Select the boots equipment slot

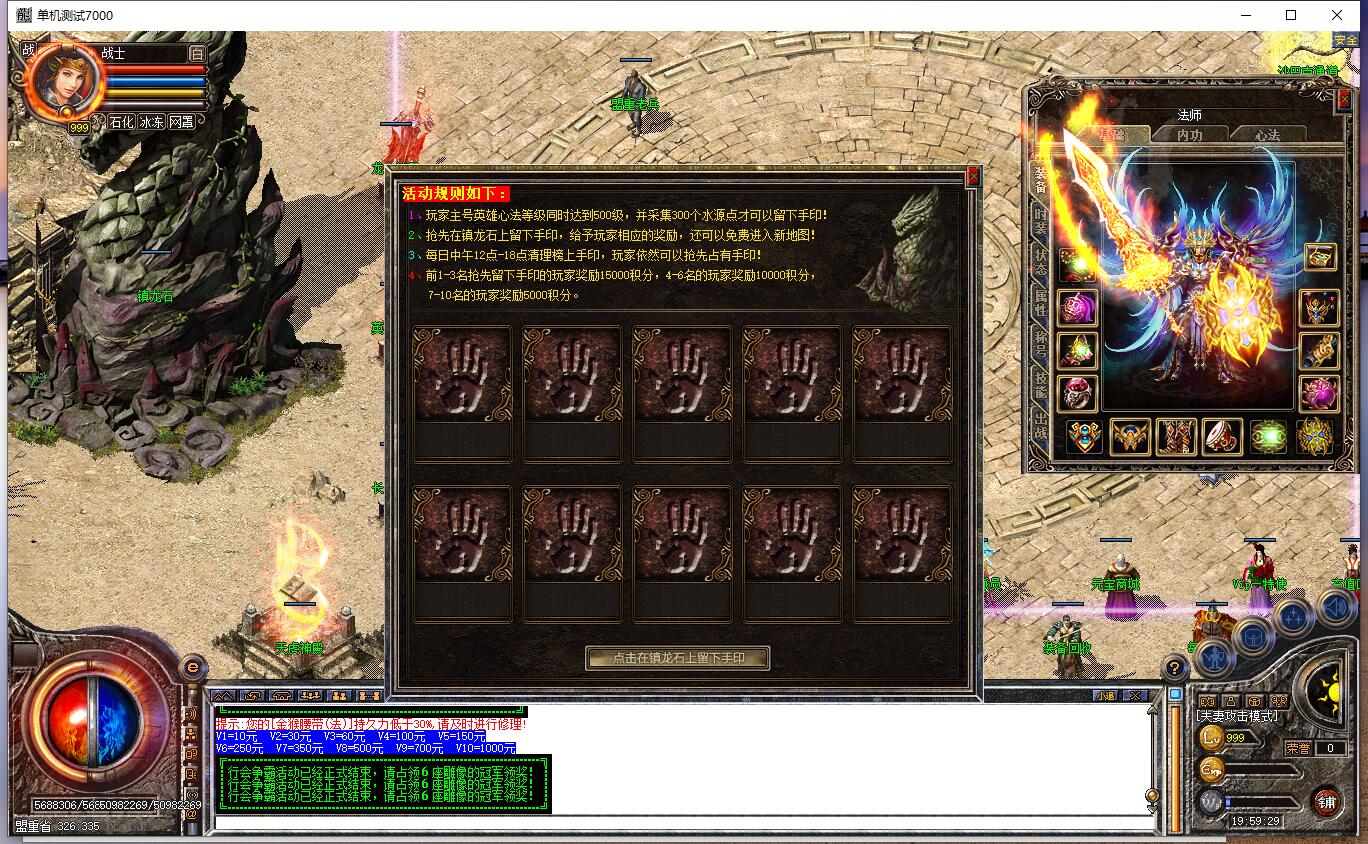[1177, 437]
